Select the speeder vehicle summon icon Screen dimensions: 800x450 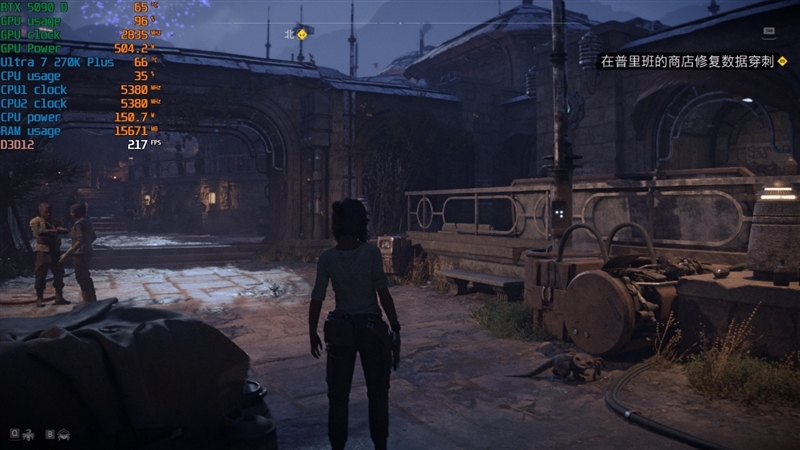(63, 434)
